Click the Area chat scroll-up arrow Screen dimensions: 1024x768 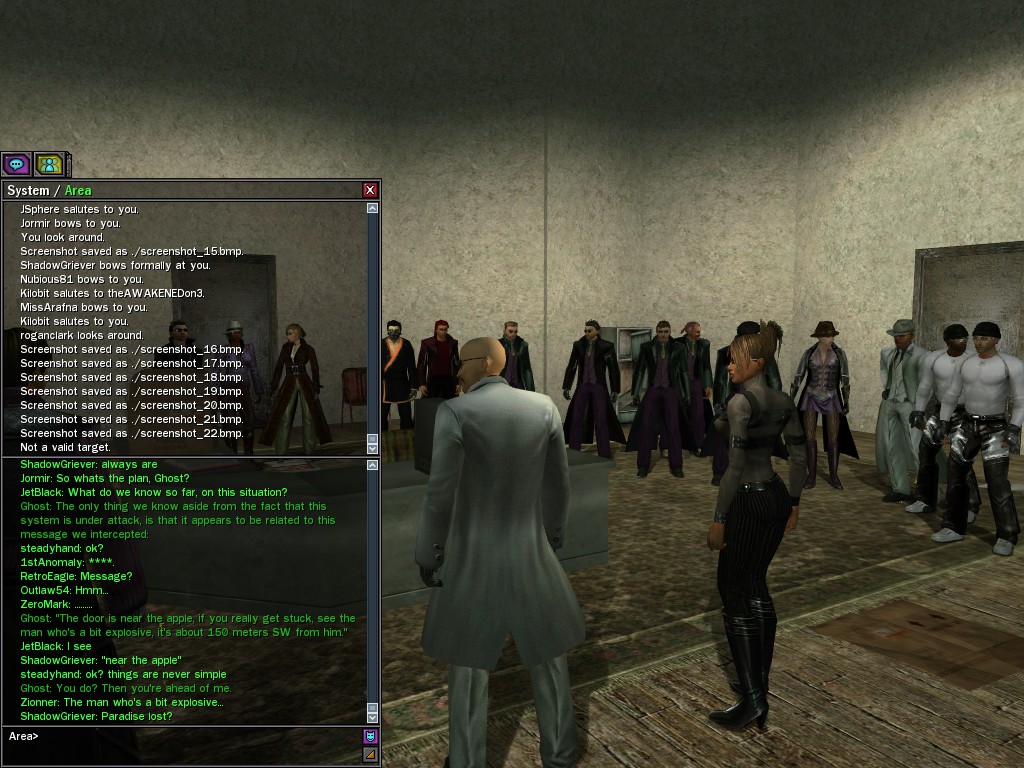pyautogui.click(x=373, y=465)
